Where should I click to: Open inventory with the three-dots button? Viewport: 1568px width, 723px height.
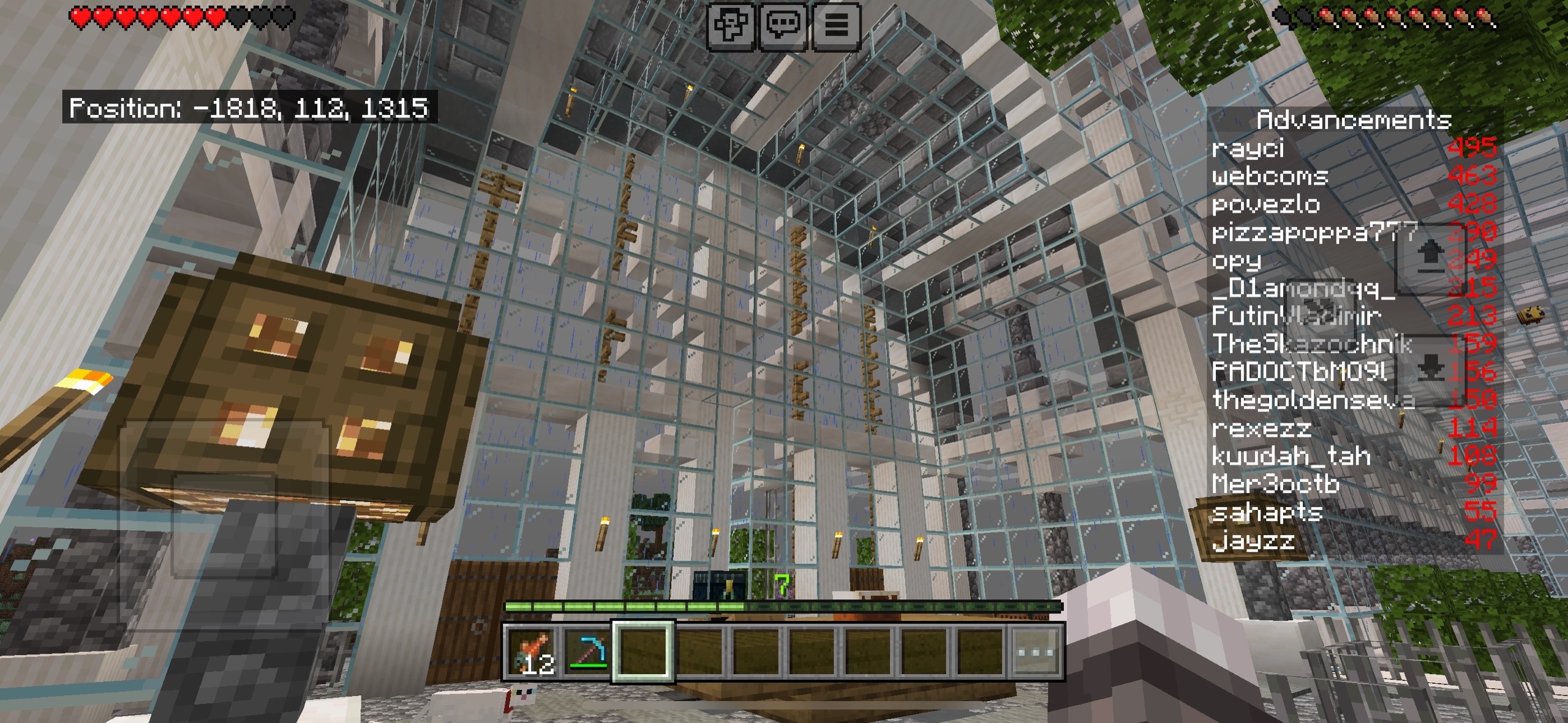1037,652
